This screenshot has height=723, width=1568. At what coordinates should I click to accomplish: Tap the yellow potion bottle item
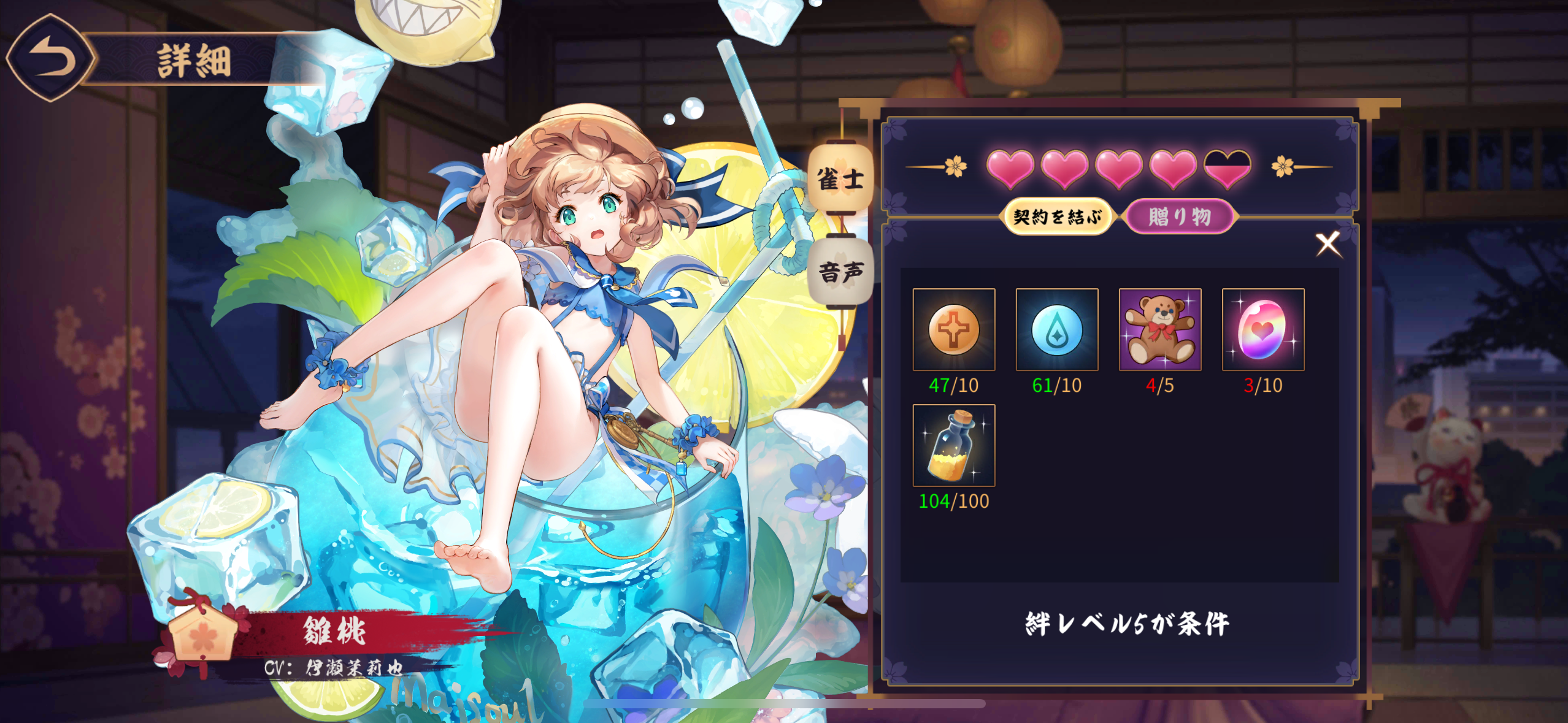953,446
